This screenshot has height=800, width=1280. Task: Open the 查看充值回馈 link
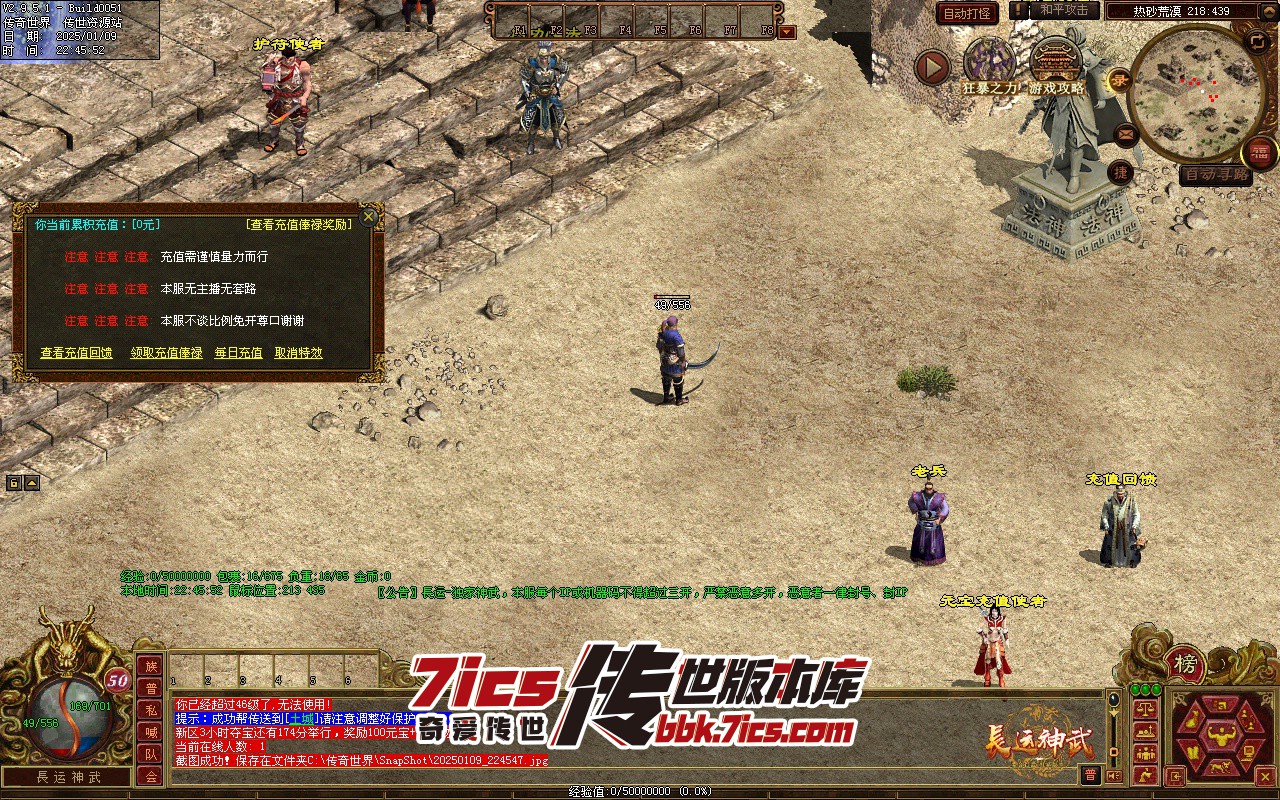point(76,353)
